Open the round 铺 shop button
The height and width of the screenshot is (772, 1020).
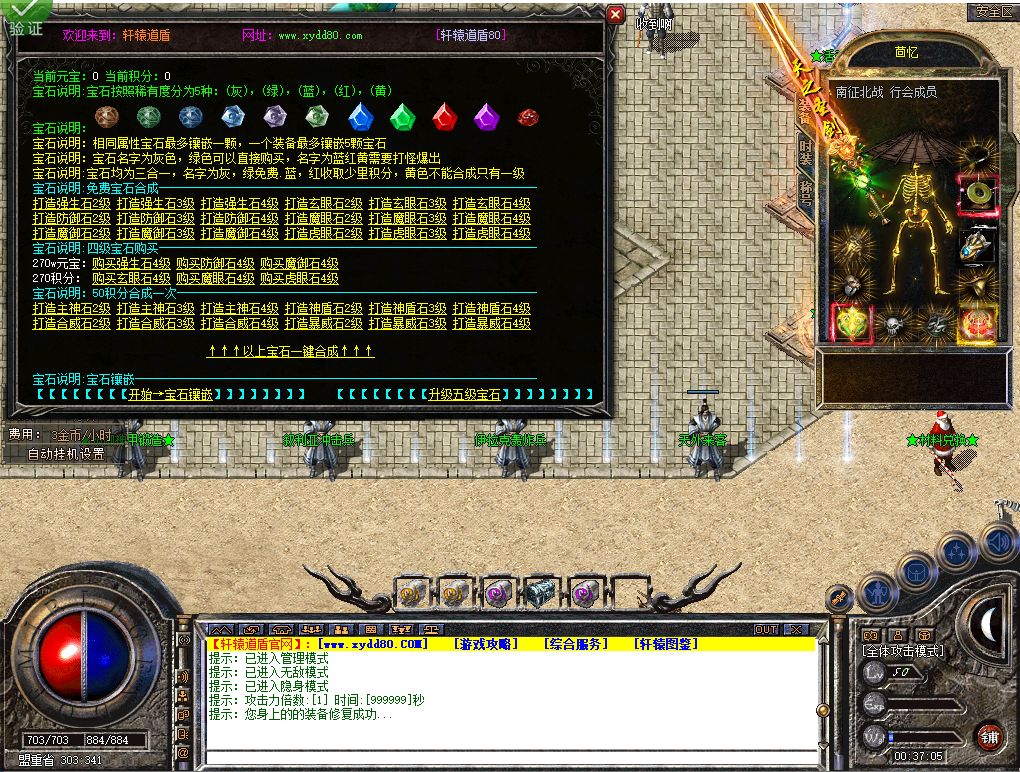[x=989, y=738]
